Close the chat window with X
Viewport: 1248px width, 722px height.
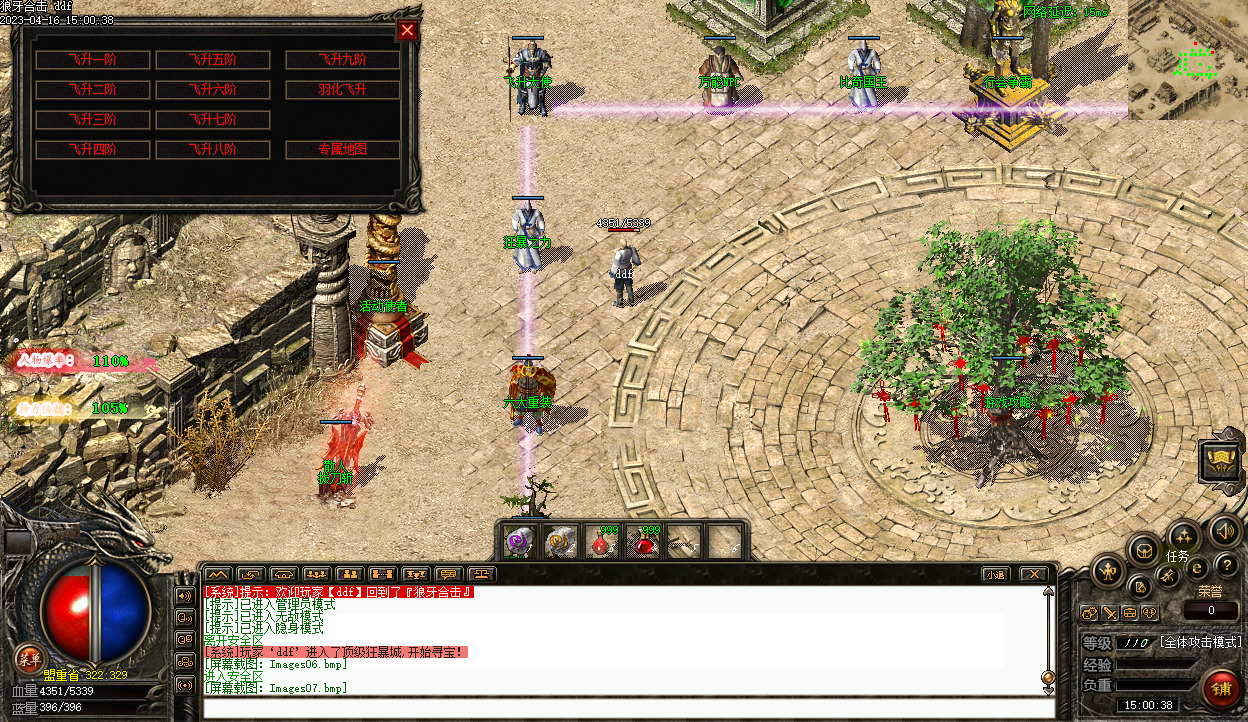(x=1033, y=574)
